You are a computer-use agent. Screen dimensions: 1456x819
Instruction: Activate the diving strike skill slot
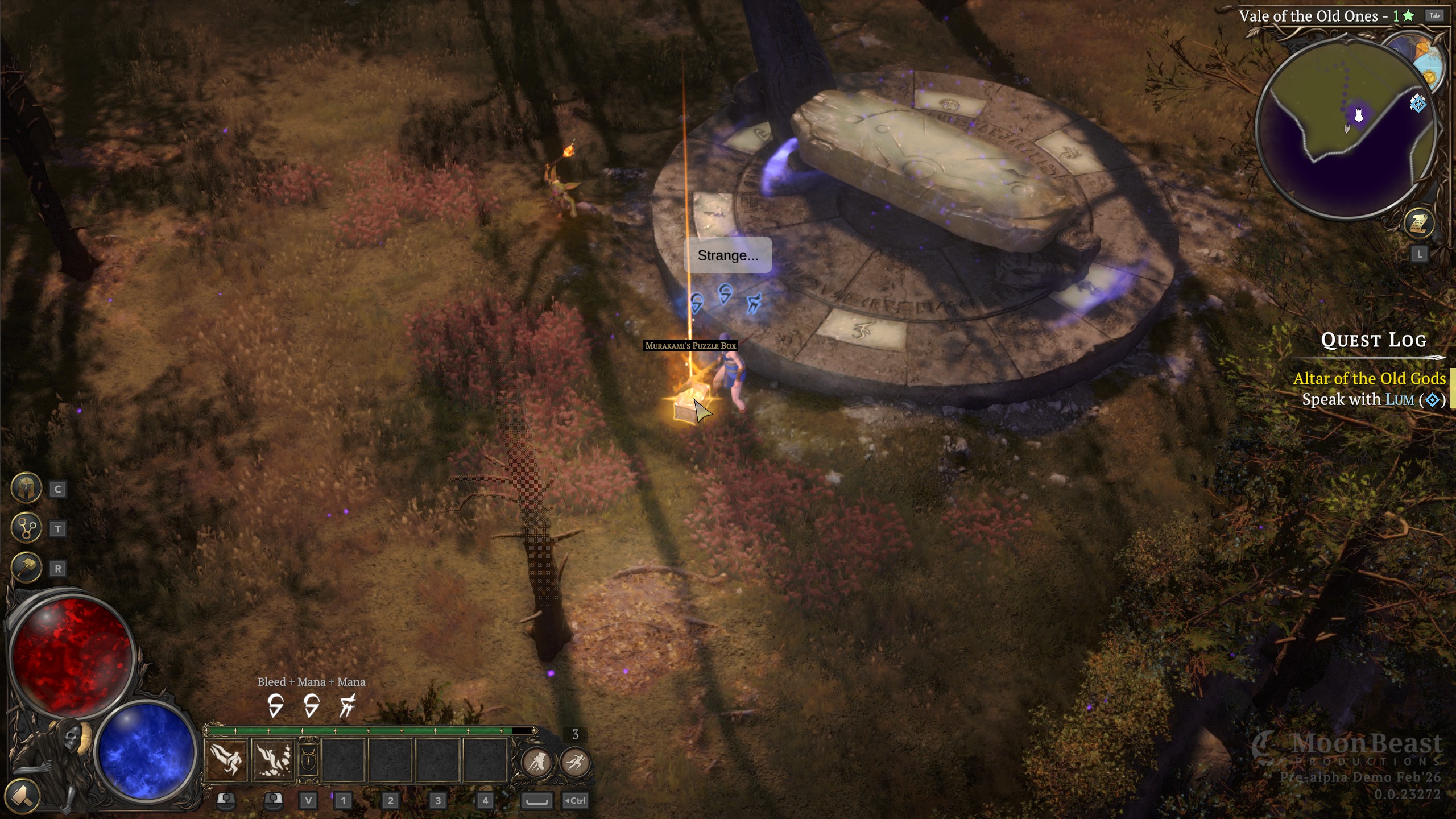[226, 760]
